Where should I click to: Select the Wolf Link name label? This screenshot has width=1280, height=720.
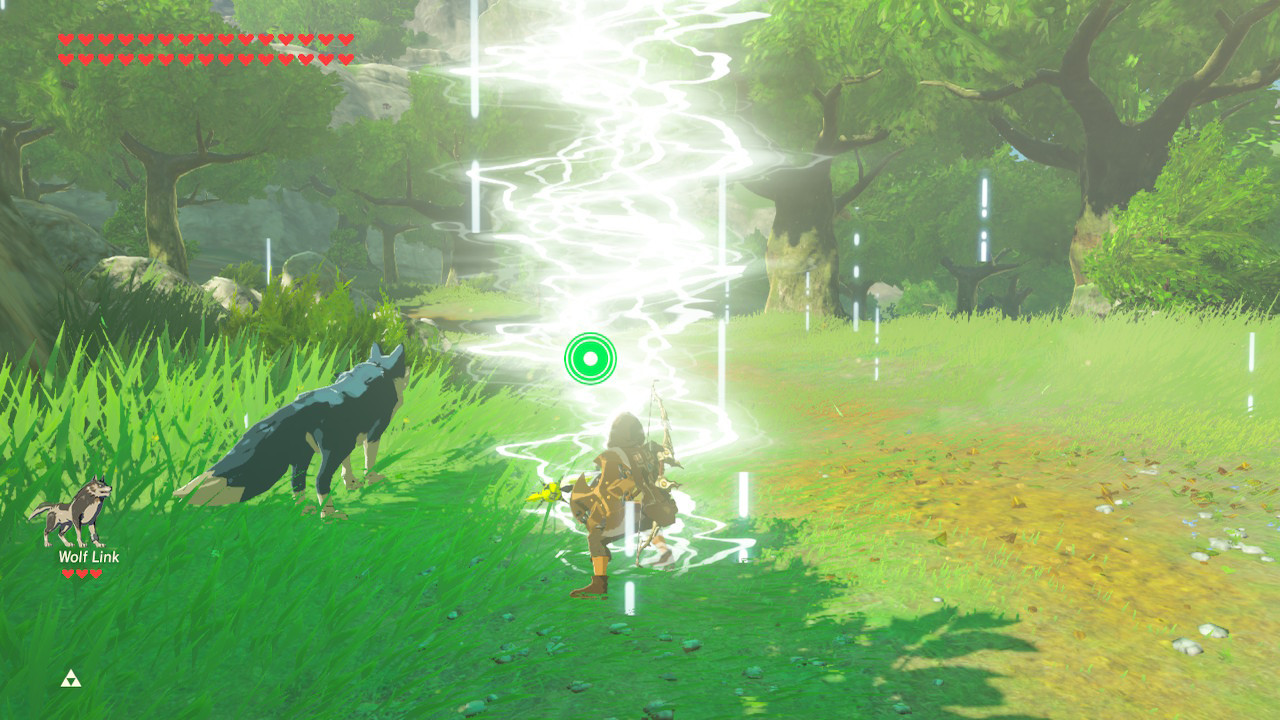point(89,556)
